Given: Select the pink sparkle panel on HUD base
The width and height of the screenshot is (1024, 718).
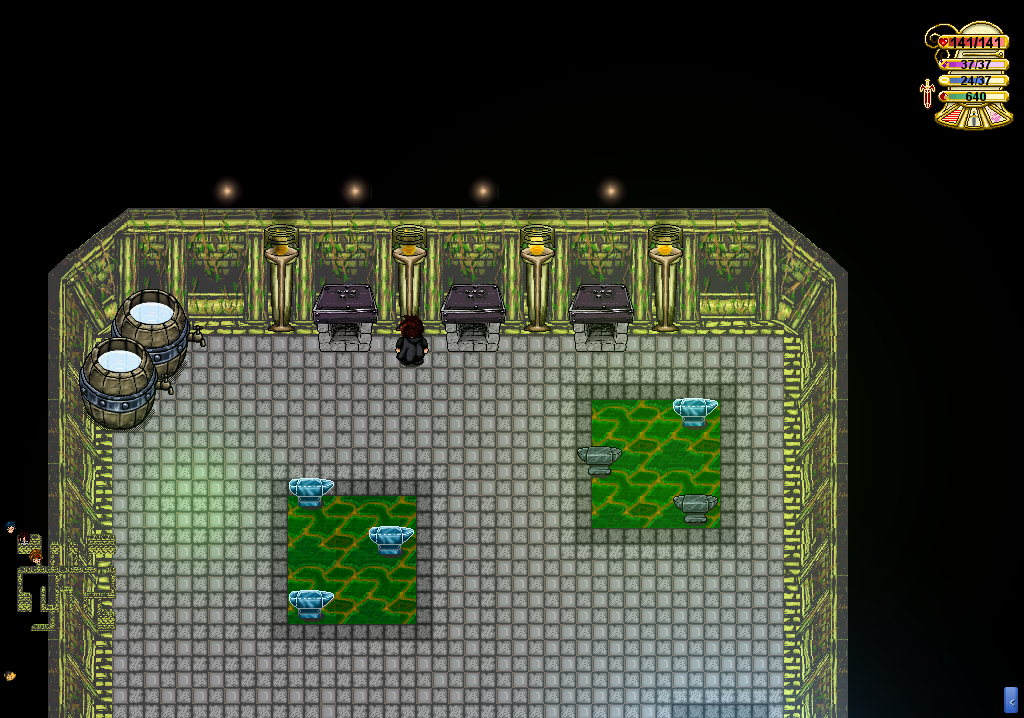Looking at the screenshot, I should coord(998,117).
